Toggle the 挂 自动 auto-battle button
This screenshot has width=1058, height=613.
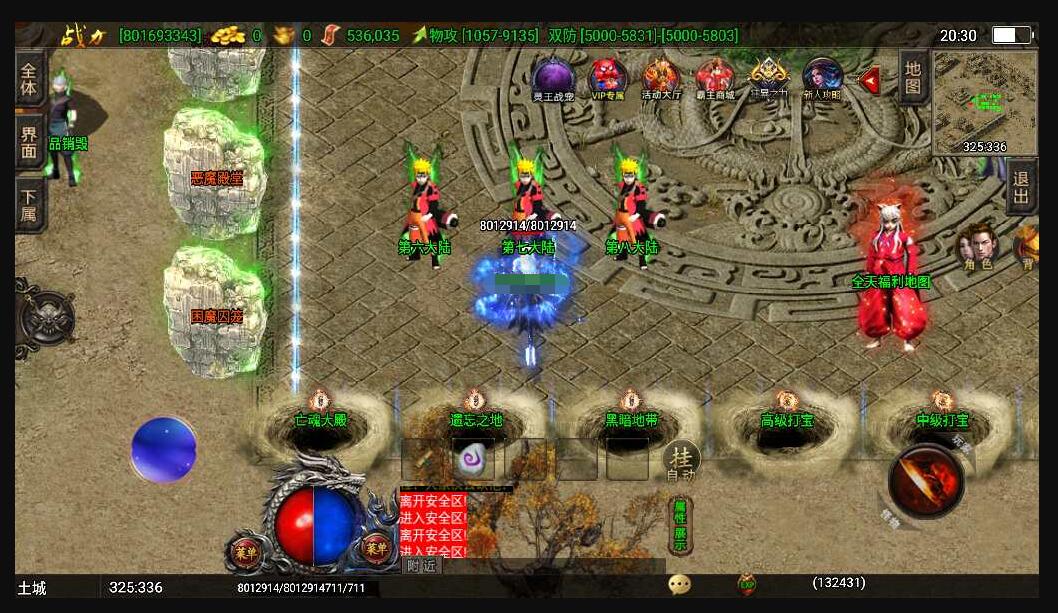tap(681, 462)
